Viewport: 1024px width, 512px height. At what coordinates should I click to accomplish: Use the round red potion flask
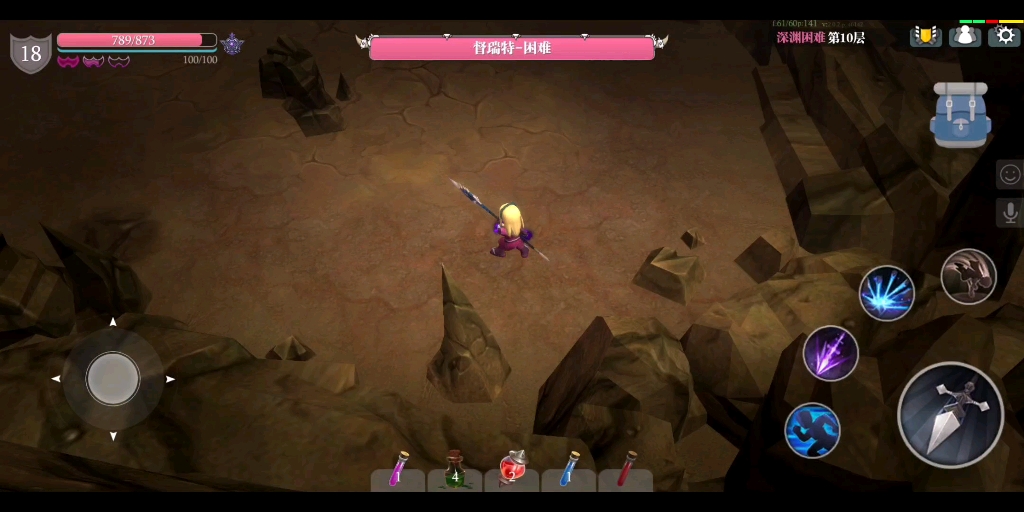[512, 470]
